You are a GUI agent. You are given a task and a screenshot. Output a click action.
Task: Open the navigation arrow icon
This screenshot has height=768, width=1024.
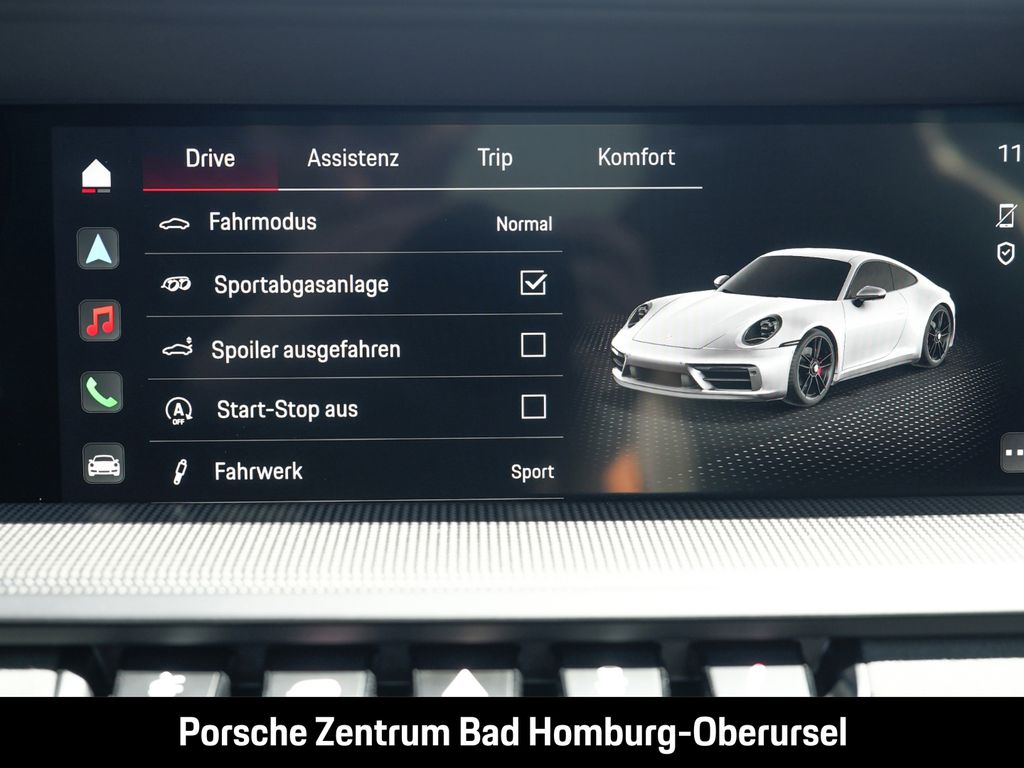99,249
